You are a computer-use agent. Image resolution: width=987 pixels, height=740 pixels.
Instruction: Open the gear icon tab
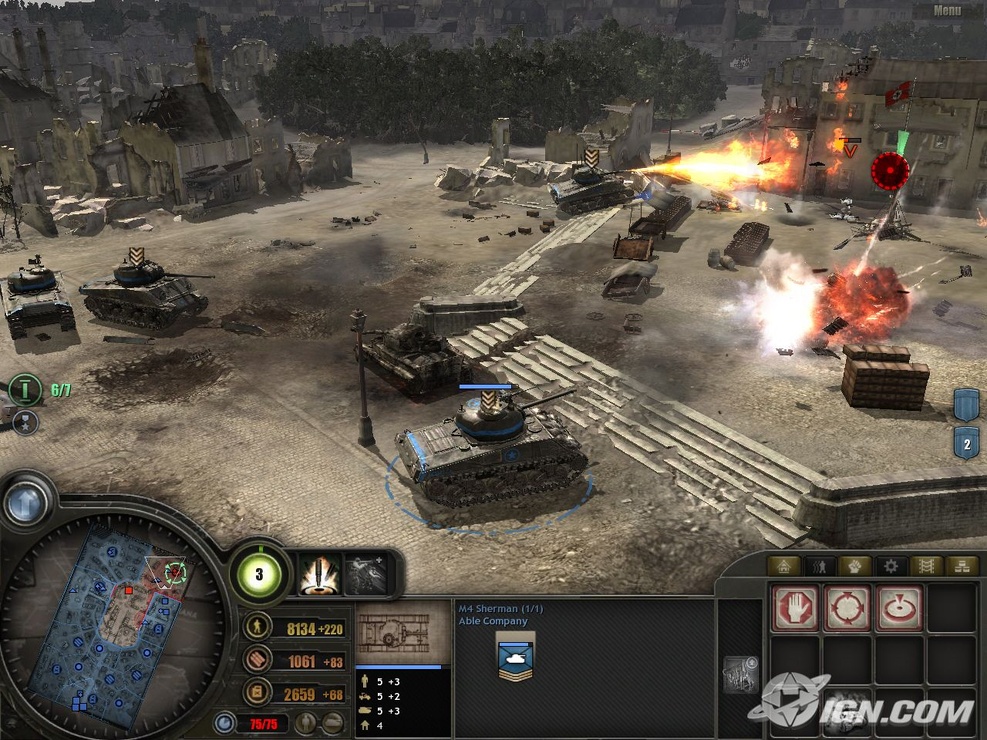tap(891, 567)
